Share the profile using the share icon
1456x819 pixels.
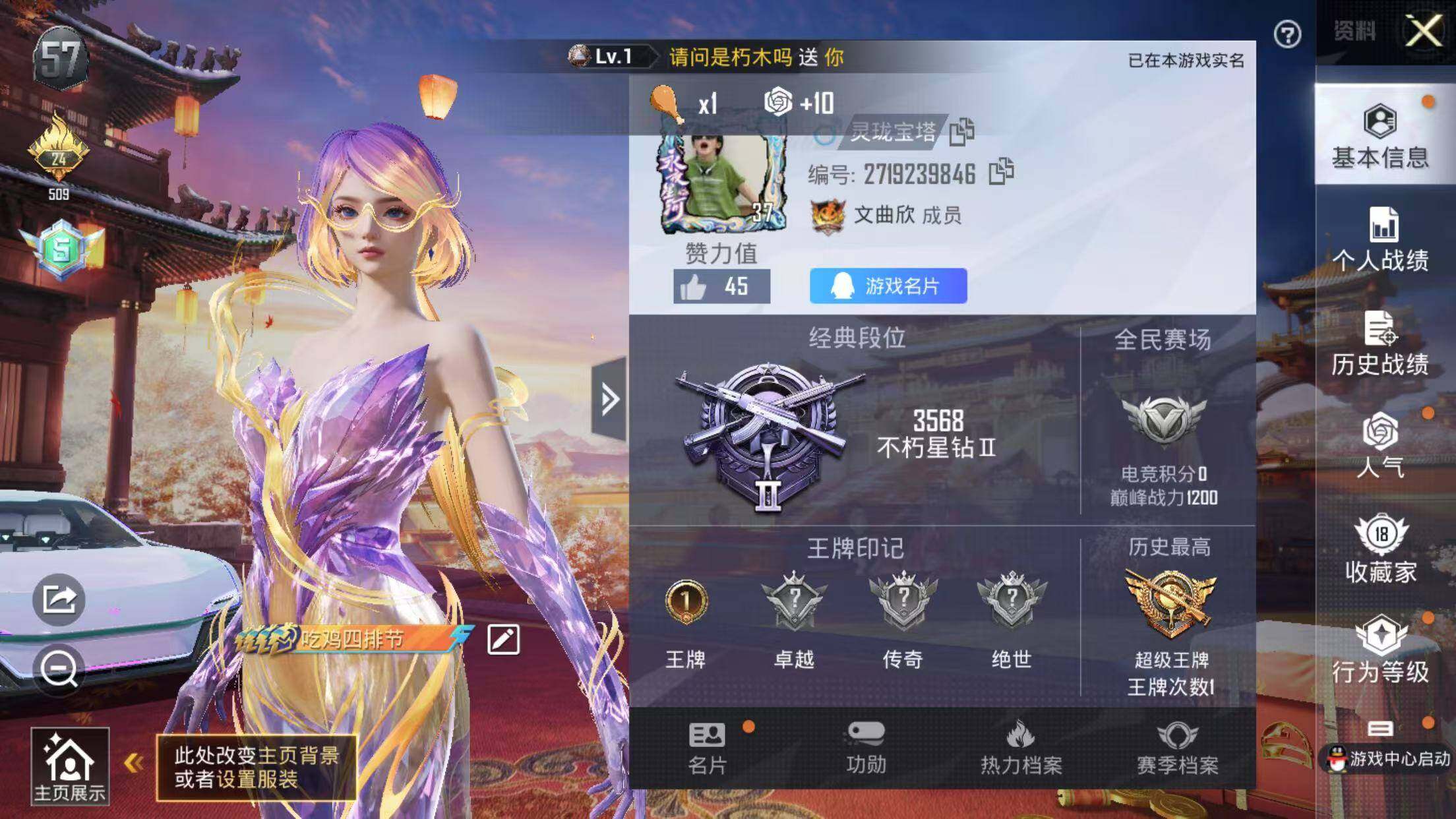point(59,599)
